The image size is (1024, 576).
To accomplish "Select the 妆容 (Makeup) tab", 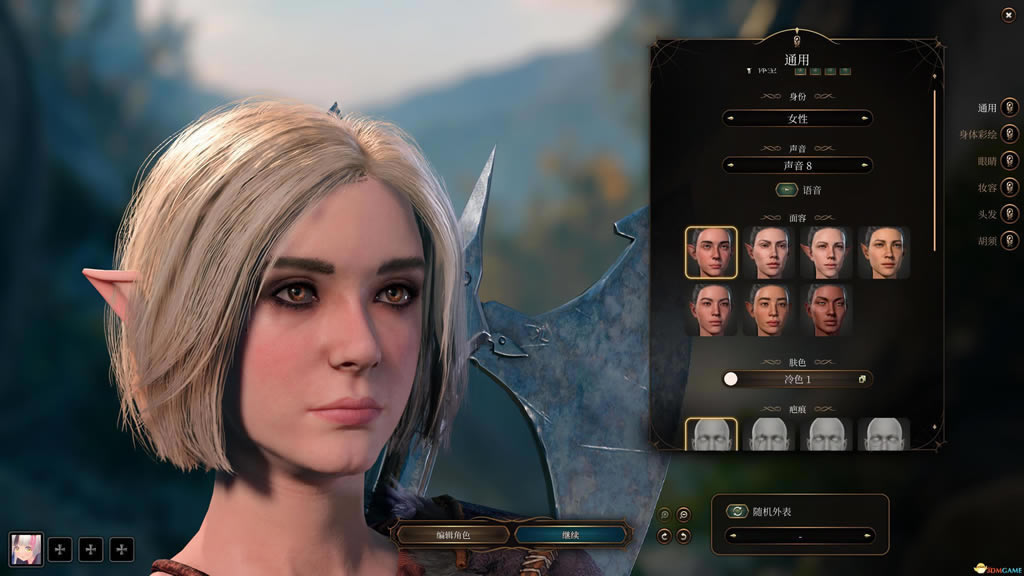I will 1010,187.
